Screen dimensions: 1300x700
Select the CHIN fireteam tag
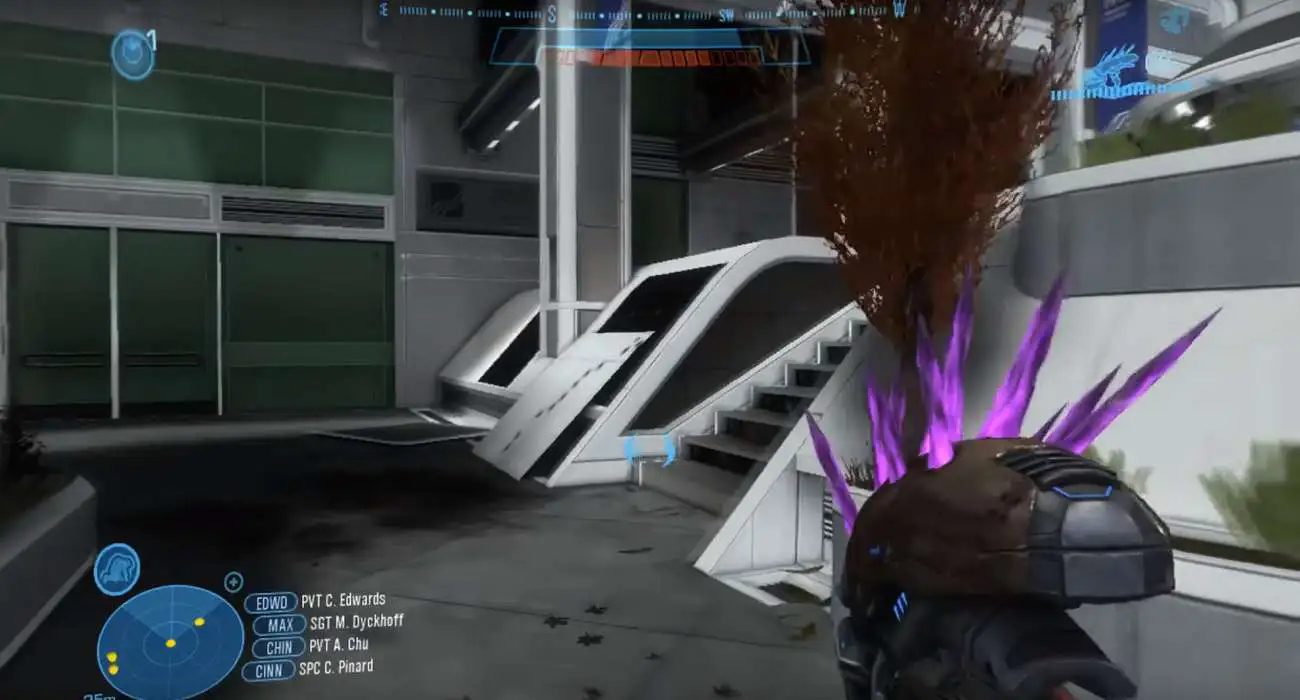pos(277,647)
